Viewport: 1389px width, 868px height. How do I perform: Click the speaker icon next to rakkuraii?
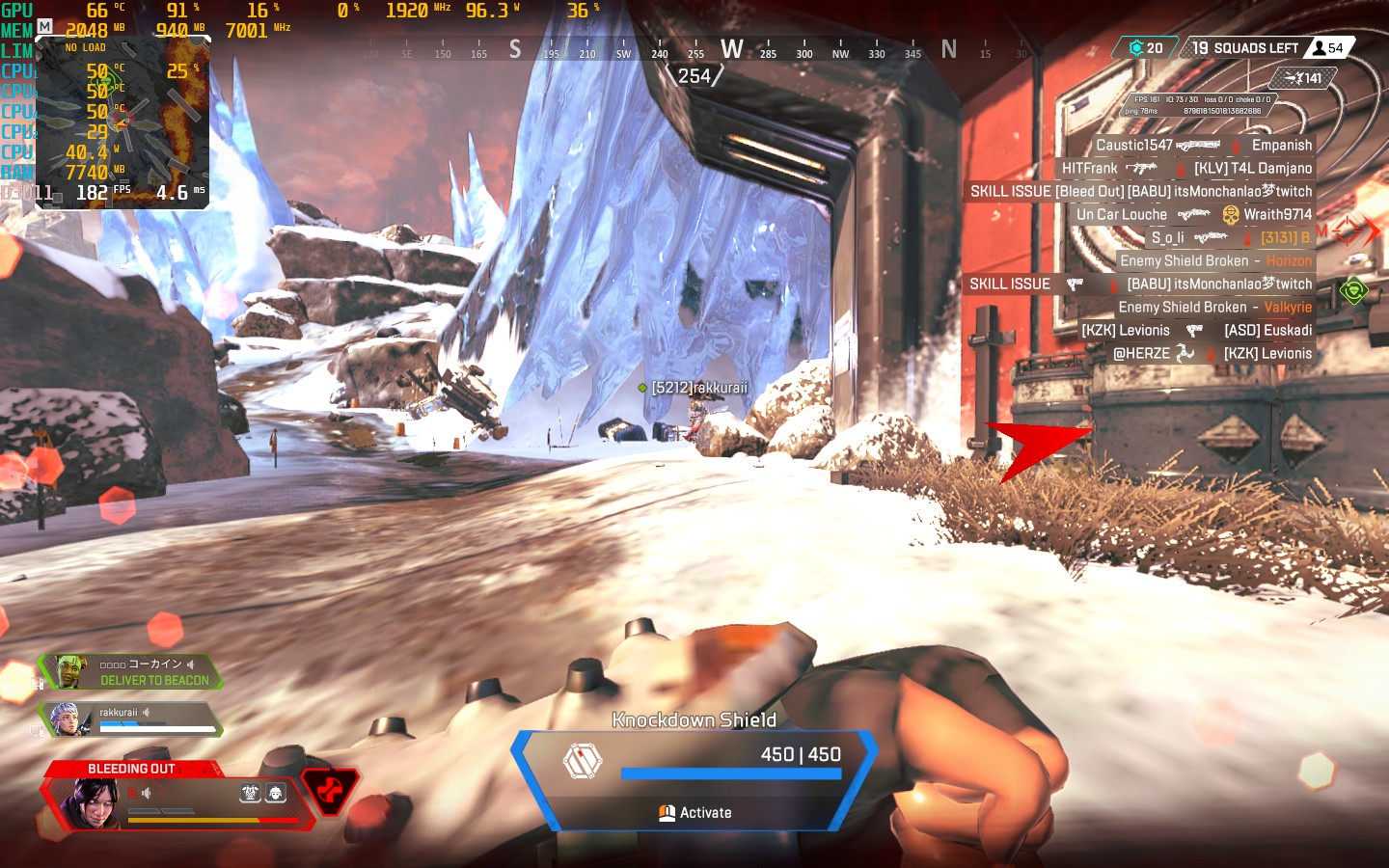tap(147, 713)
